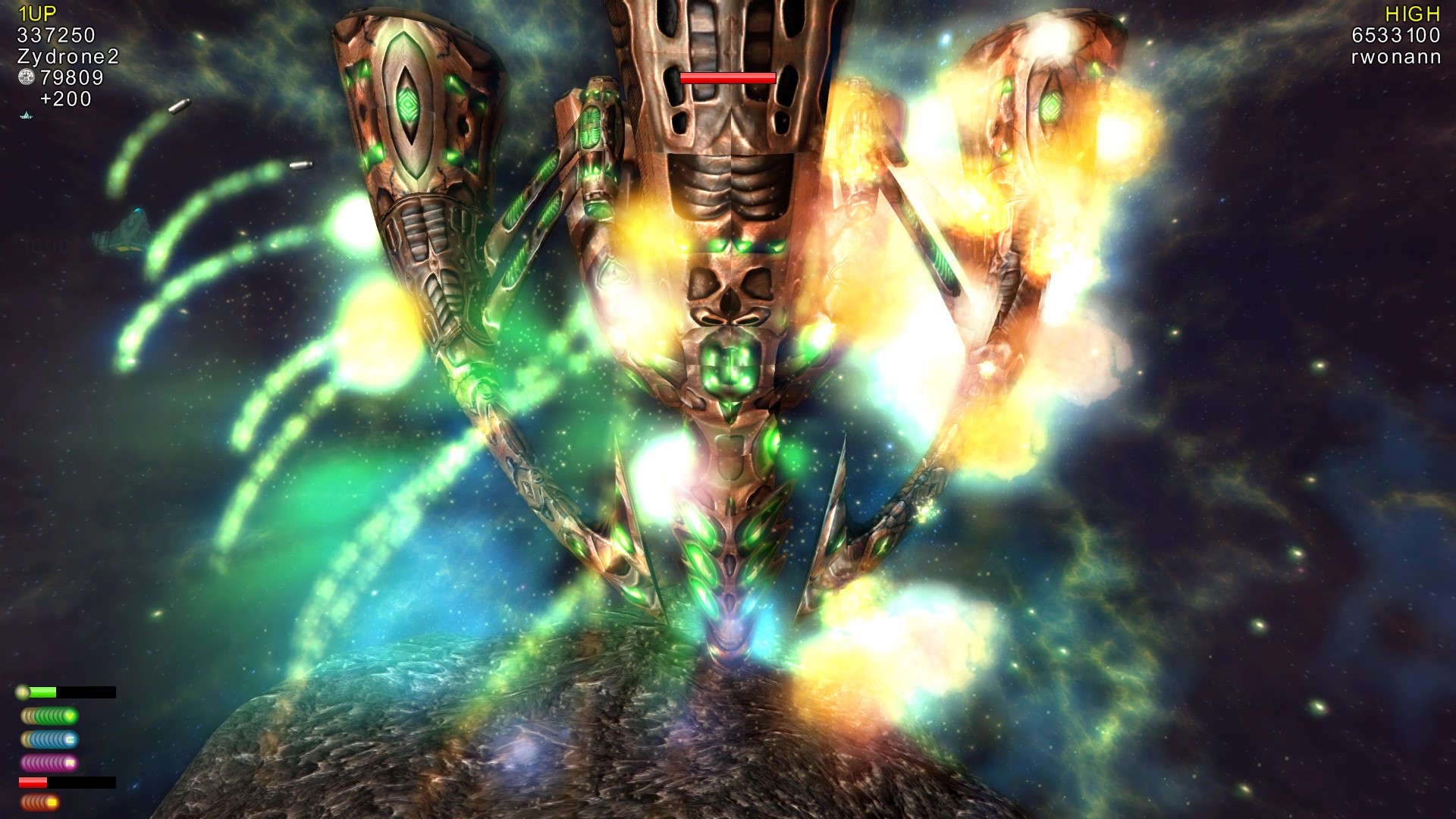Click the orange B bomb capsule icon

pyautogui.click(x=52, y=802)
